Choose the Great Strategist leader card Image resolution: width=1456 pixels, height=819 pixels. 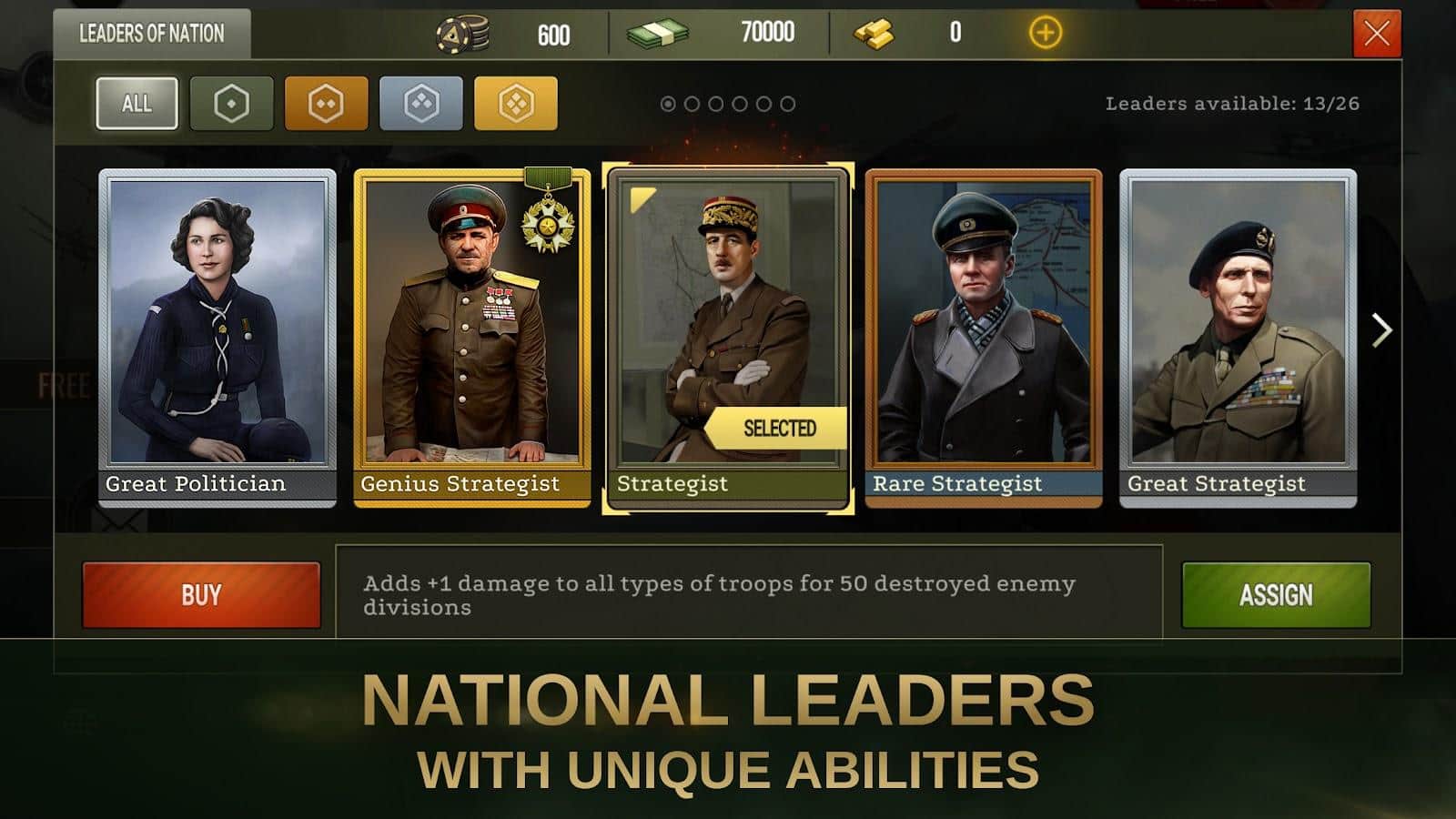tap(1238, 337)
